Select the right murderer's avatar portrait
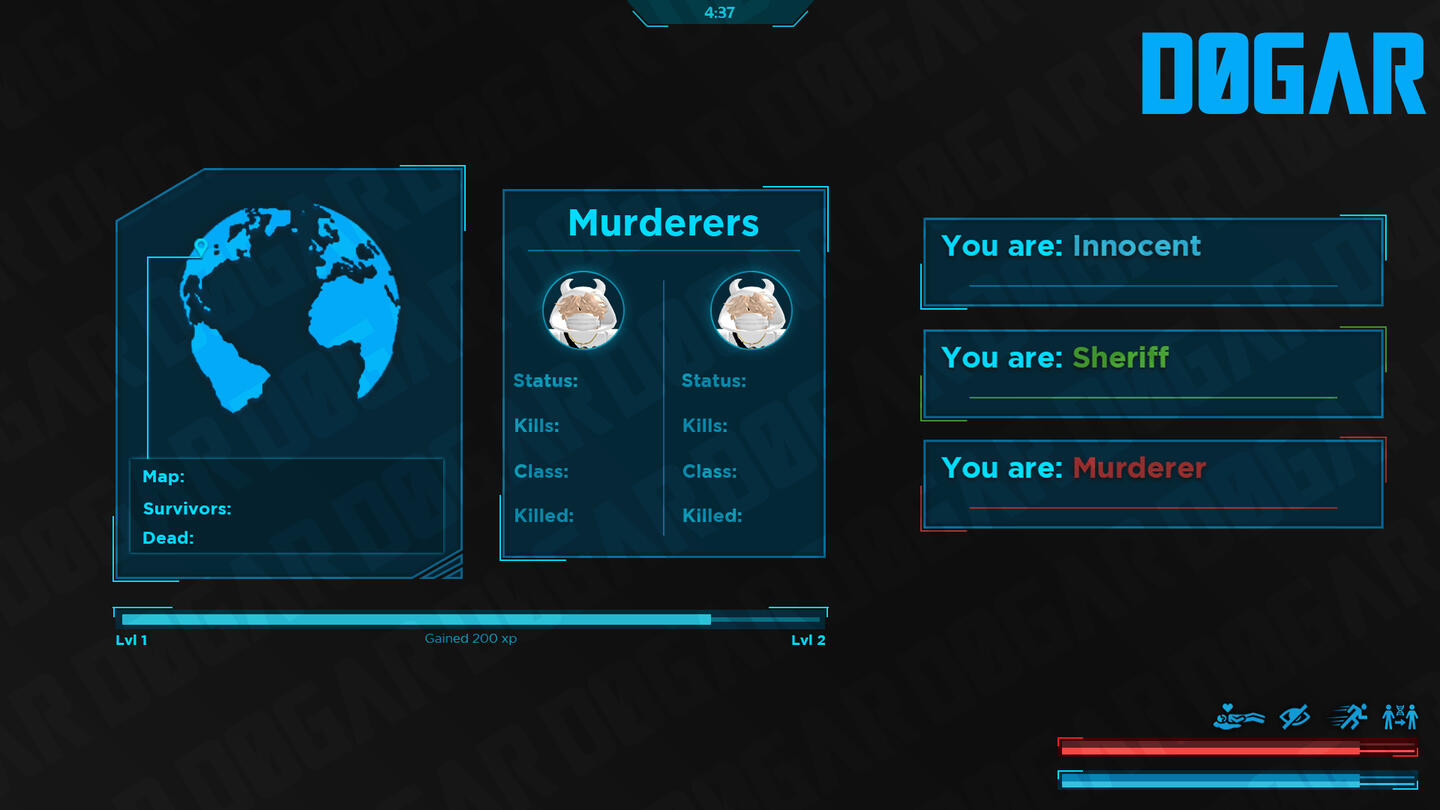Image resolution: width=1440 pixels, height=810 pixels. click(751, 312)
